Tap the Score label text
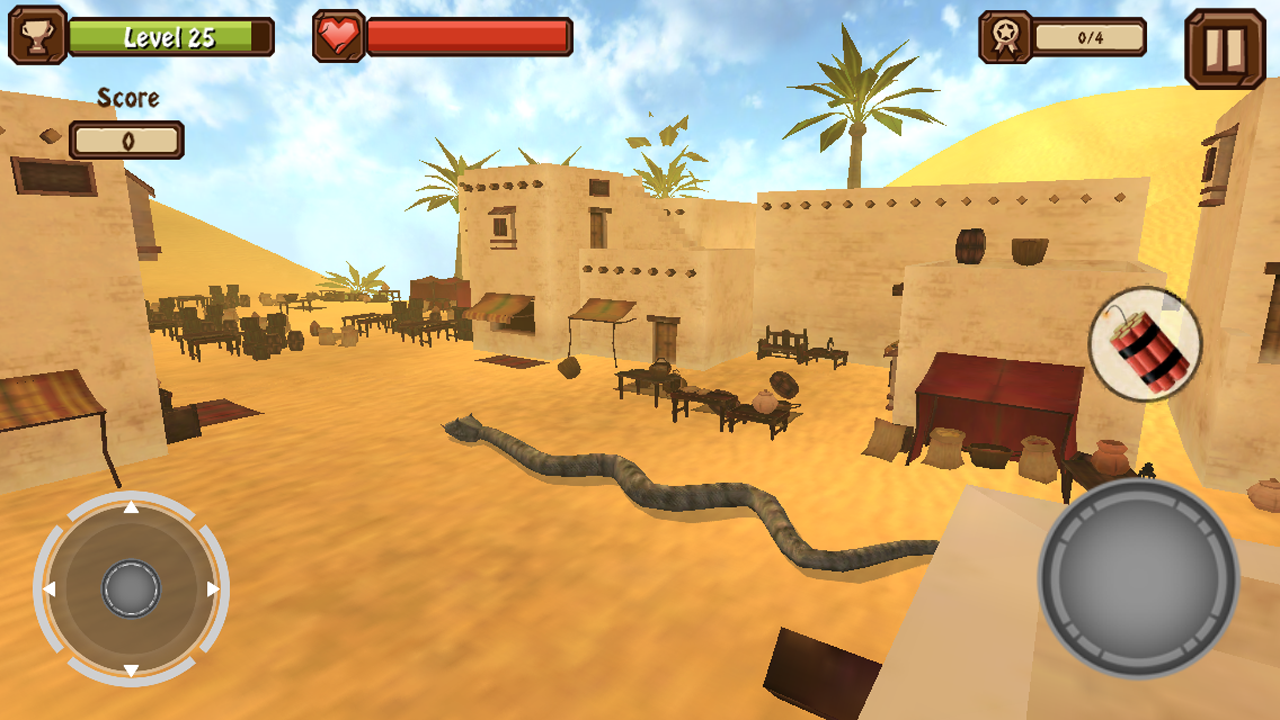The width and height of the screenshot is (1280, 720). click(x=126, y=98)
